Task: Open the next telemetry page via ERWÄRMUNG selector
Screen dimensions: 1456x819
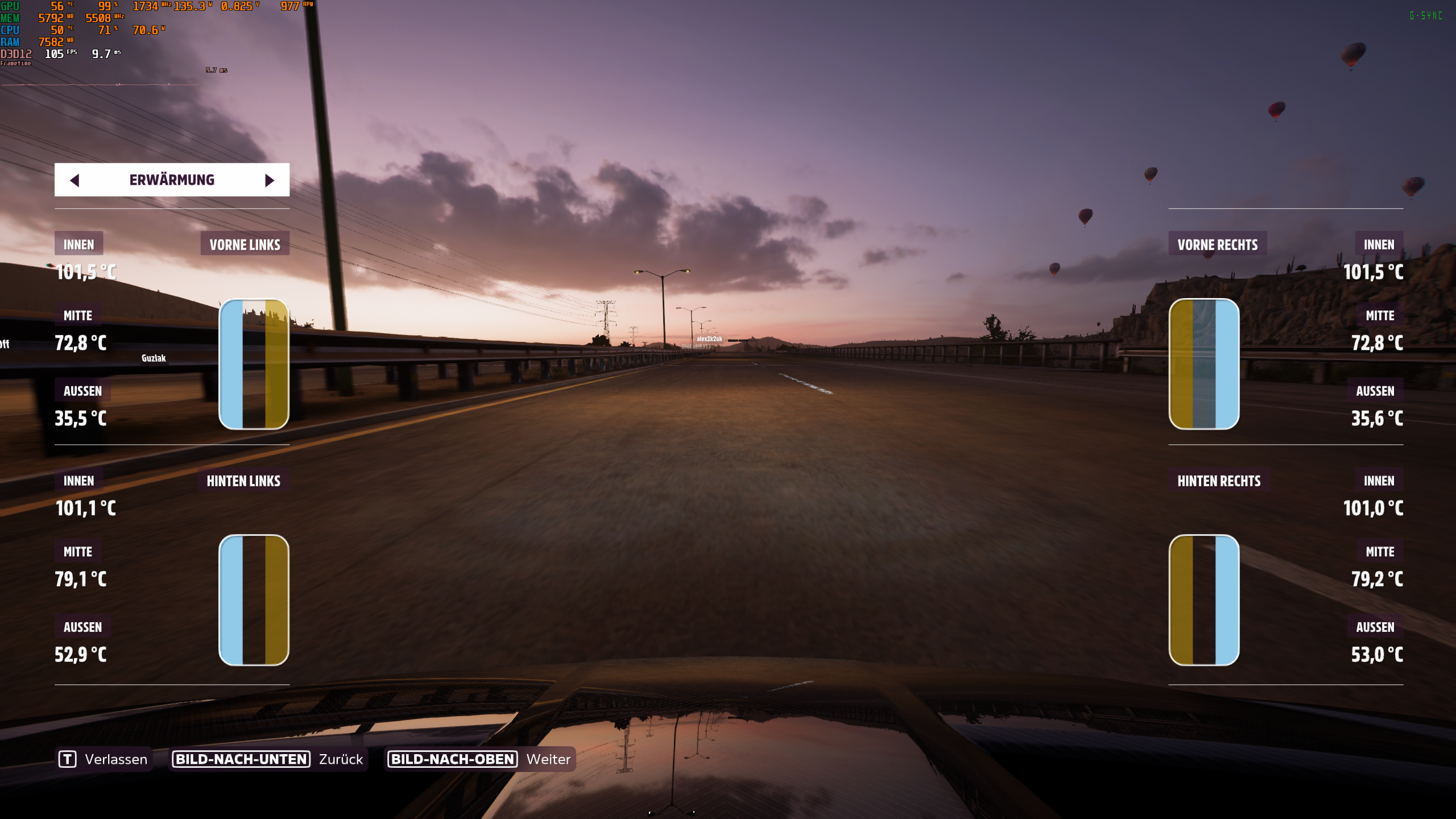Action: (269, 180)
